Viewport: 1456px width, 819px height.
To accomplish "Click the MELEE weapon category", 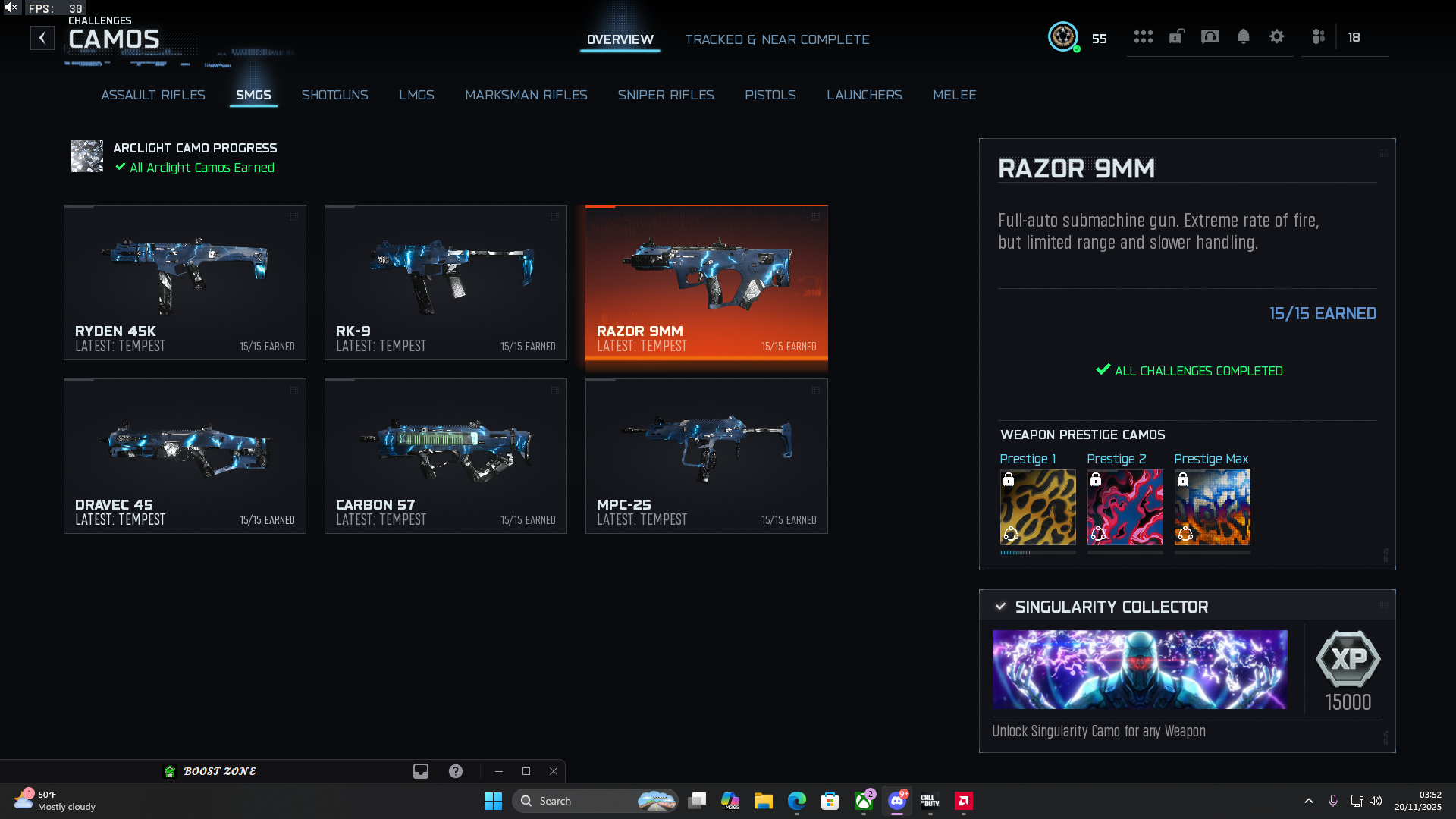I will 955,95.
